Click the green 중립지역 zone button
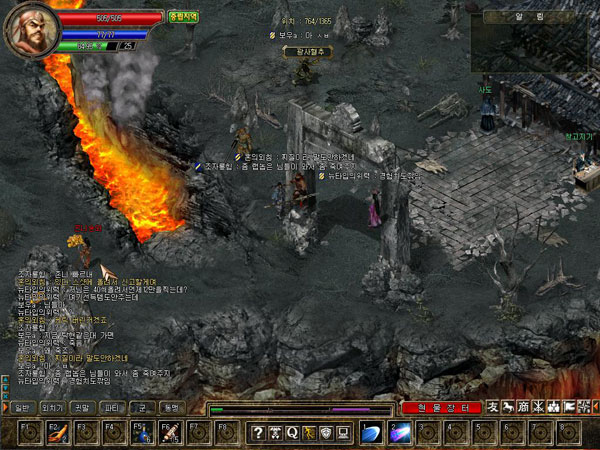The width and height of the screenshot is (600, 450). 182,17
